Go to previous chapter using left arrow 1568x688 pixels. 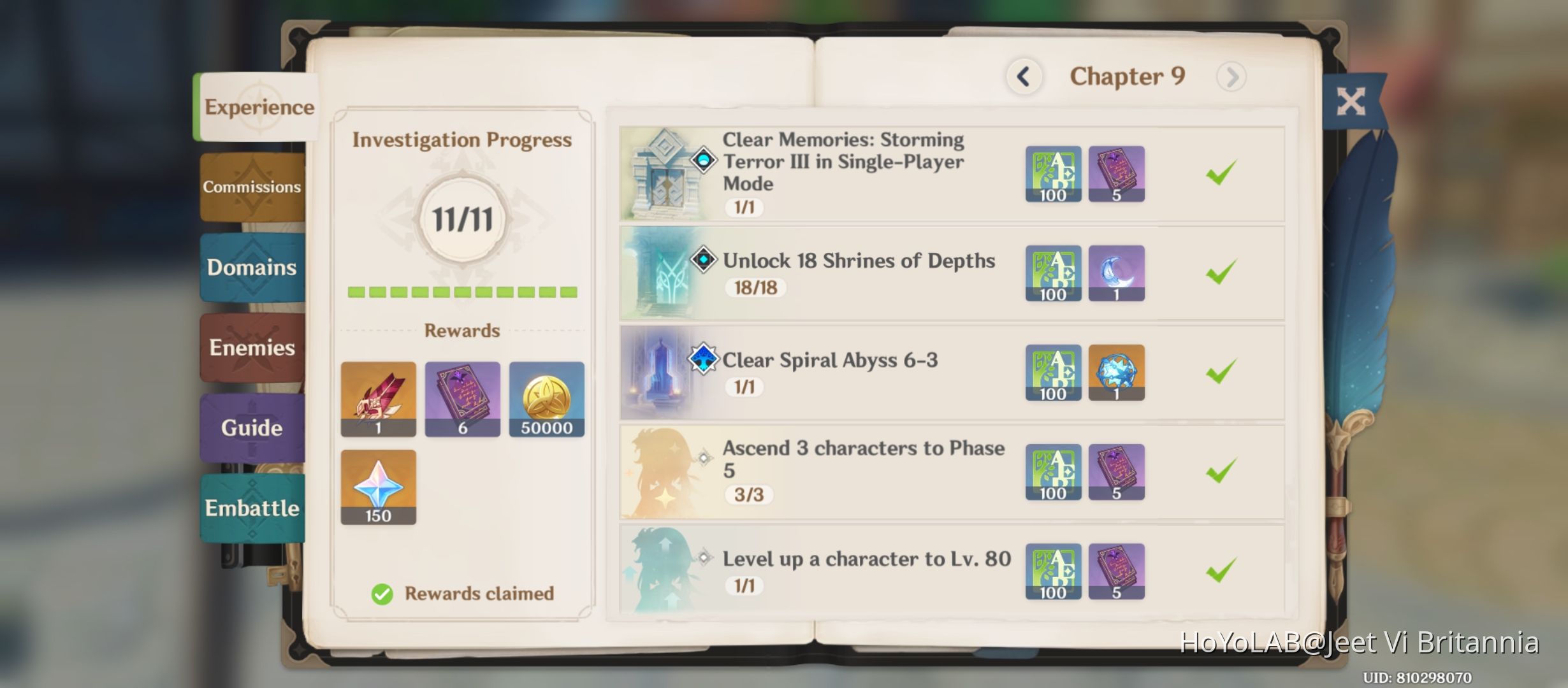click(x=1024, y=76)
